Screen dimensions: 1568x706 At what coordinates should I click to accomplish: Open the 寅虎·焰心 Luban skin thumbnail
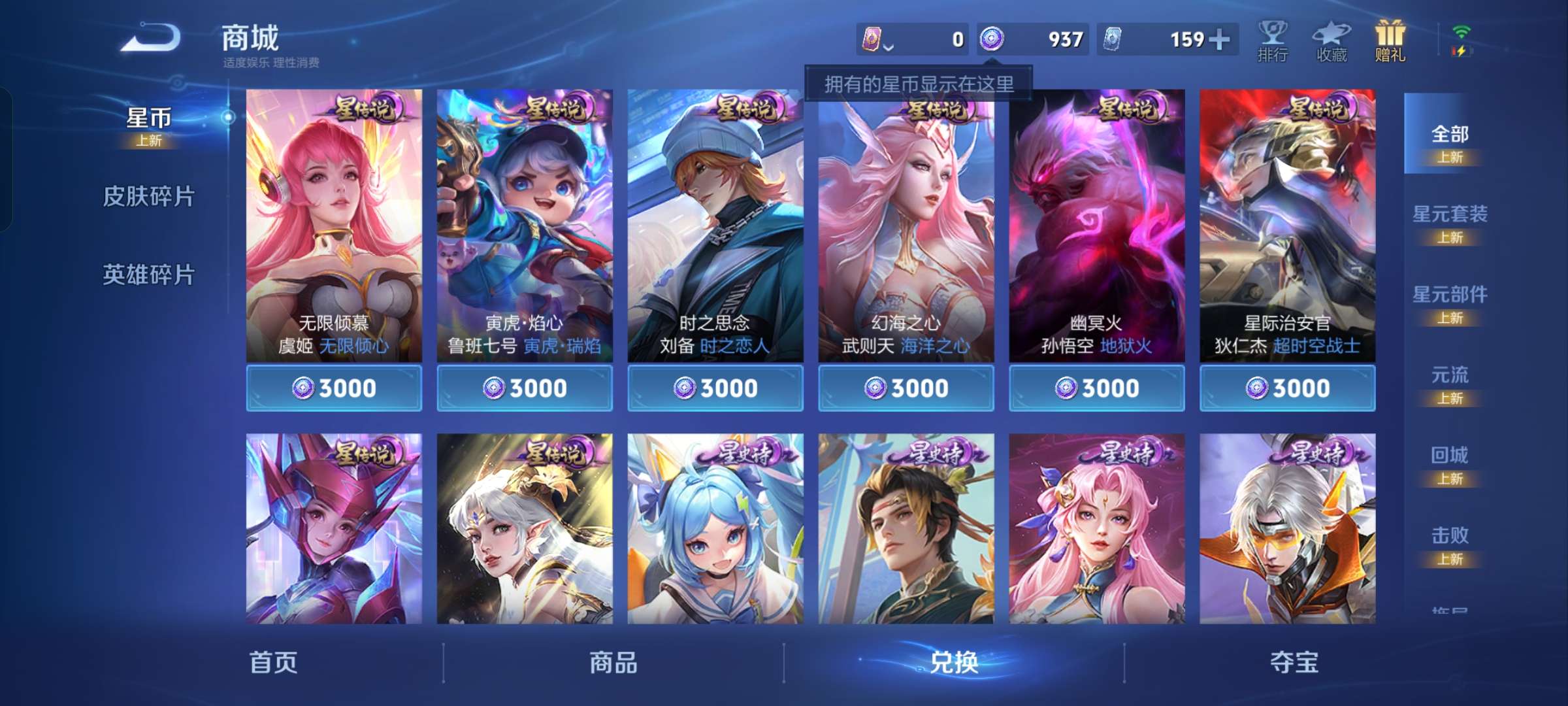[524, 216]
